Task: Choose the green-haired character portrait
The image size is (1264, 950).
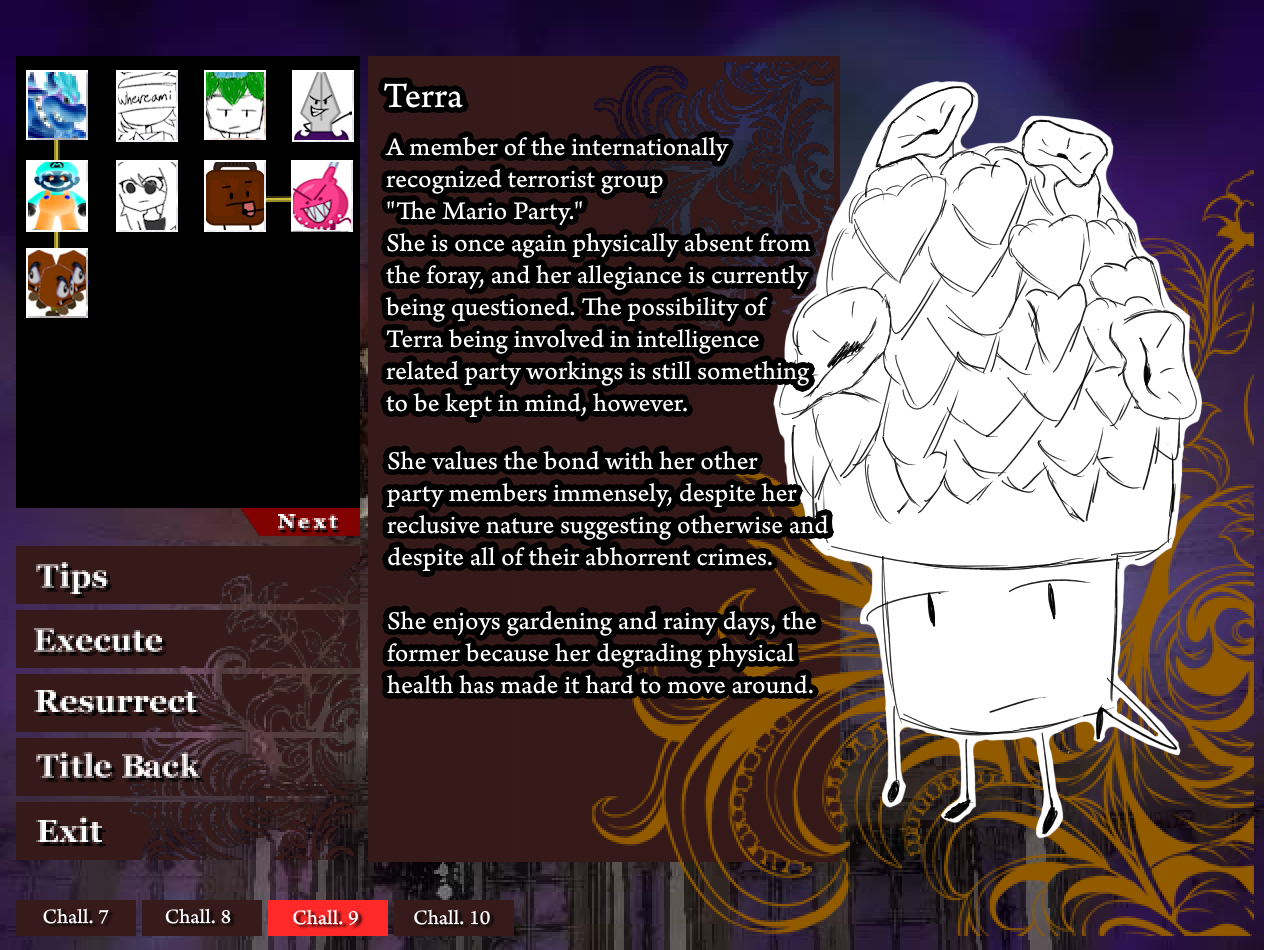Action: pos(235,105)
